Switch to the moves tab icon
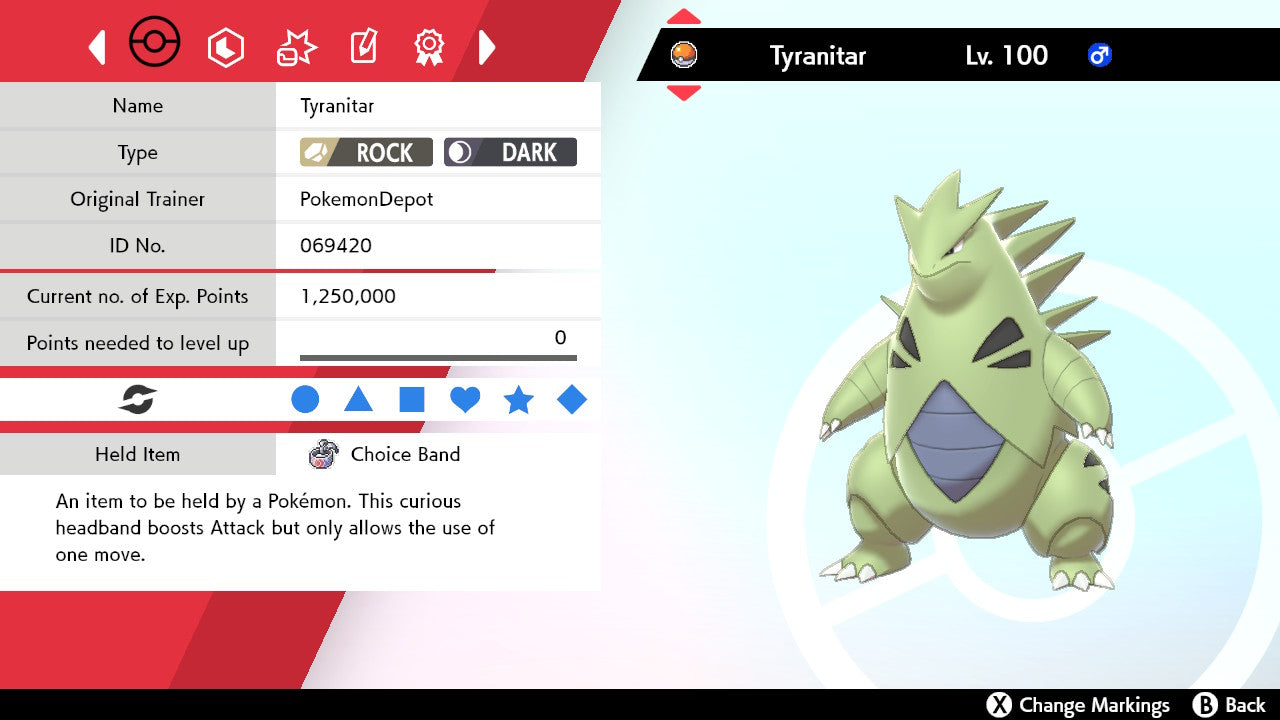 [296, 47]
